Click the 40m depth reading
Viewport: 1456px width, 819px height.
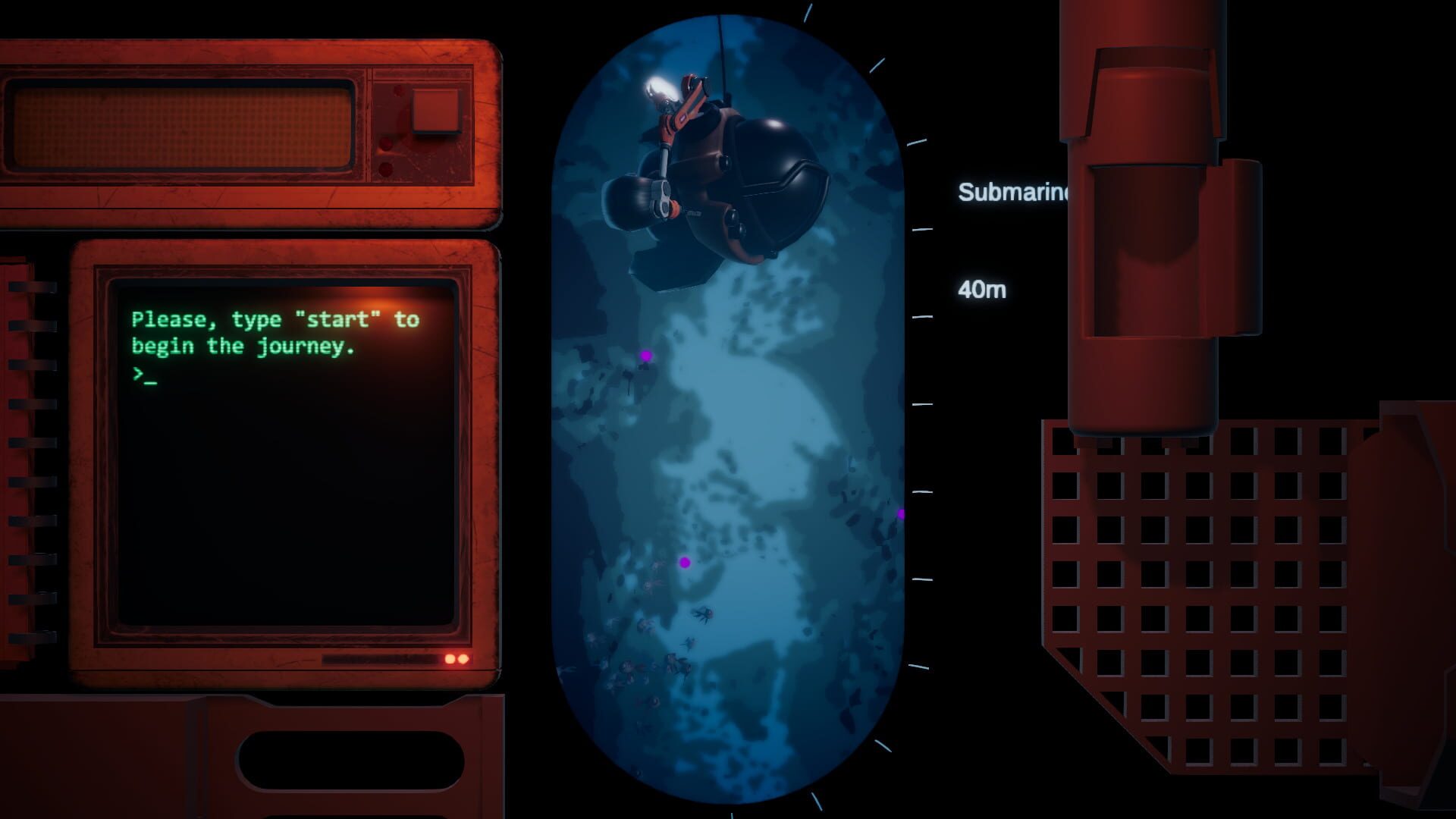(x=983, y=290)
